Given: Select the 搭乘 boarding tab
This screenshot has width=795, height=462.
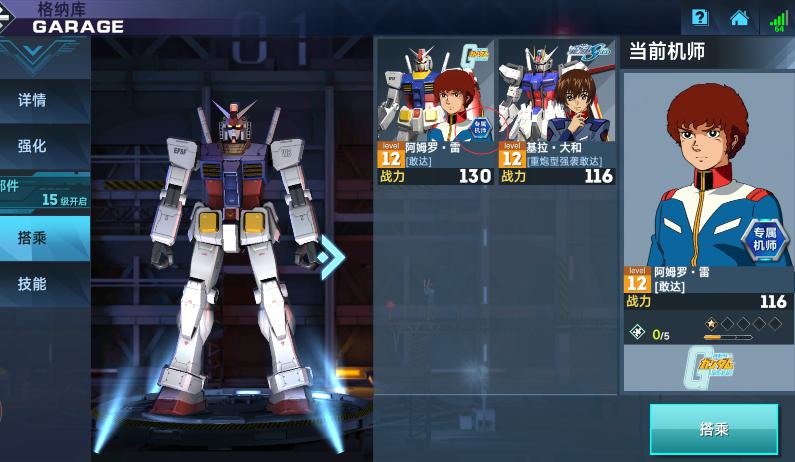Looking at the screenshot, I should (x=33, y=238).
